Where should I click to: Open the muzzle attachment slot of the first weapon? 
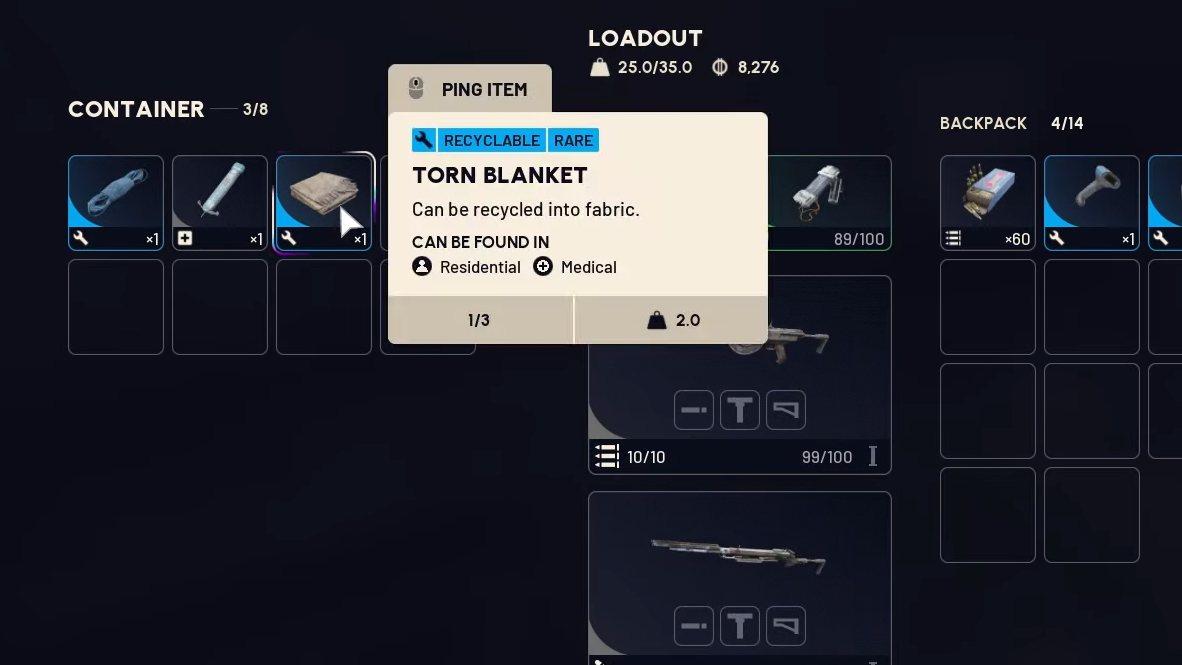(694, 410)
